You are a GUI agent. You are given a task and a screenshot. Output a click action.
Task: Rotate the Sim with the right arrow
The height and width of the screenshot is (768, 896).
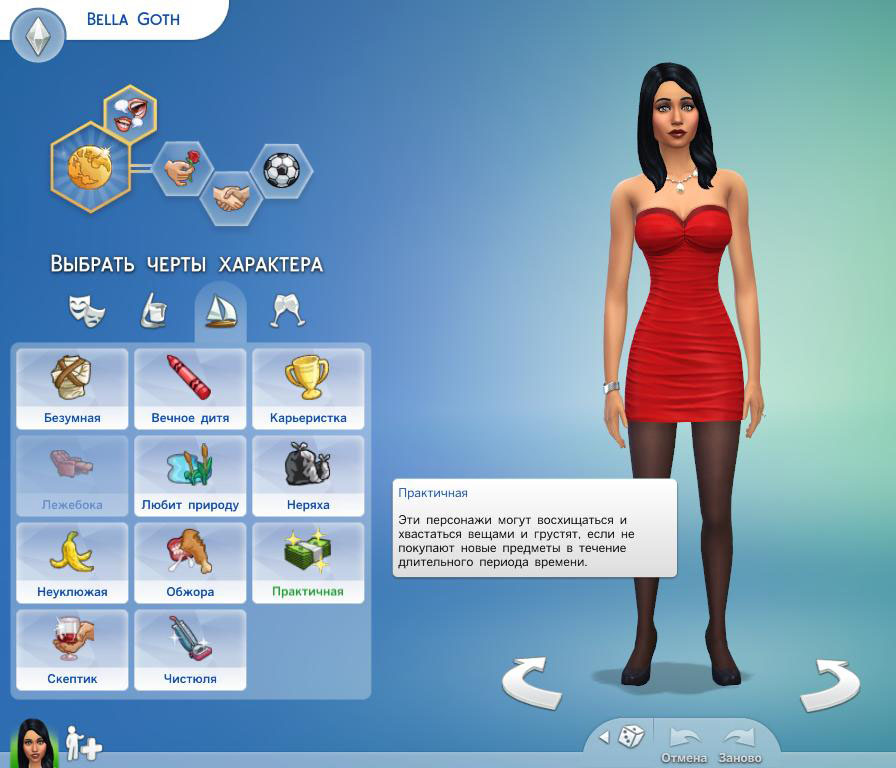(829, 683)
